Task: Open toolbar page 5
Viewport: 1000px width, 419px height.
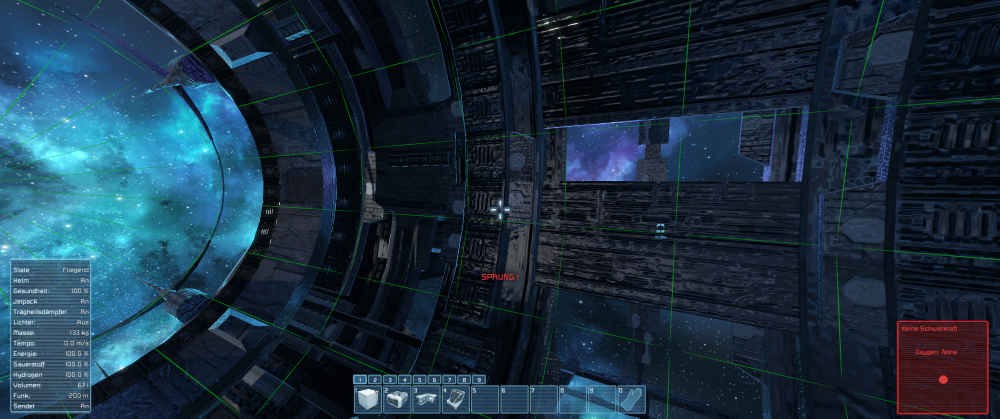Action: (x=419, y=380)
